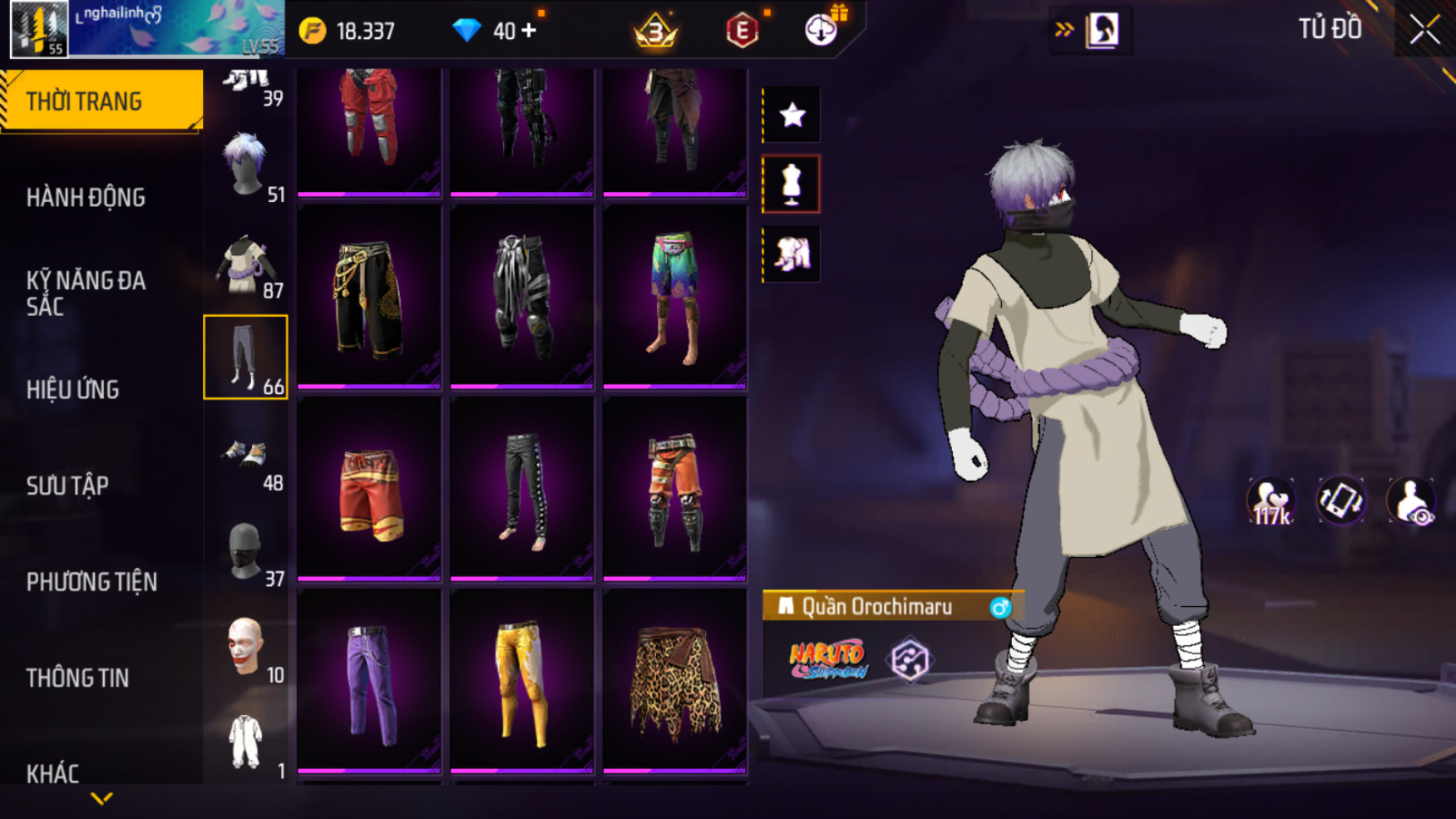This screenshot has height=819, width=1456.
Task: Select the shoes category with 48 items
Action: tap(246, 458)
